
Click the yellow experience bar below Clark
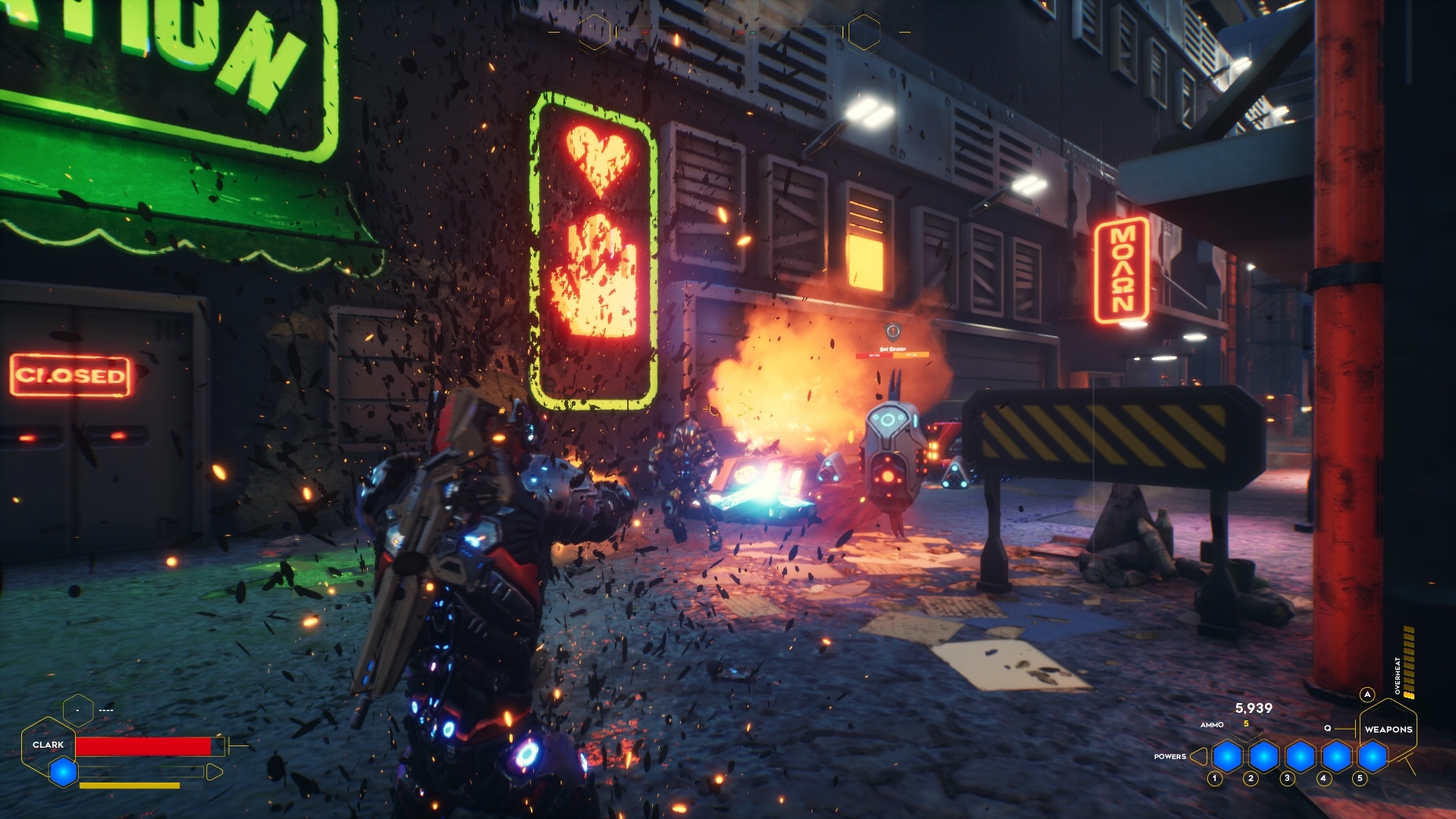(x=130, y=785)
